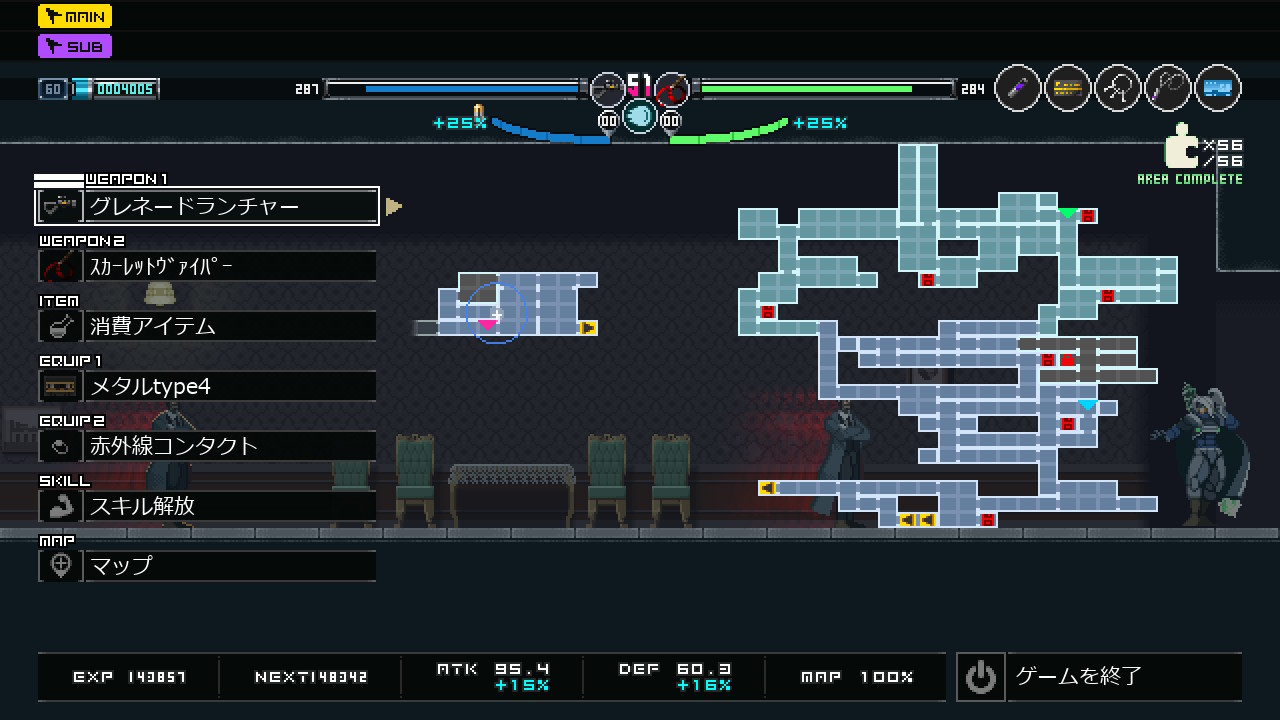1280x720 pixels.
Task: Open the 消費アイテム item menu
Action: 207,326
